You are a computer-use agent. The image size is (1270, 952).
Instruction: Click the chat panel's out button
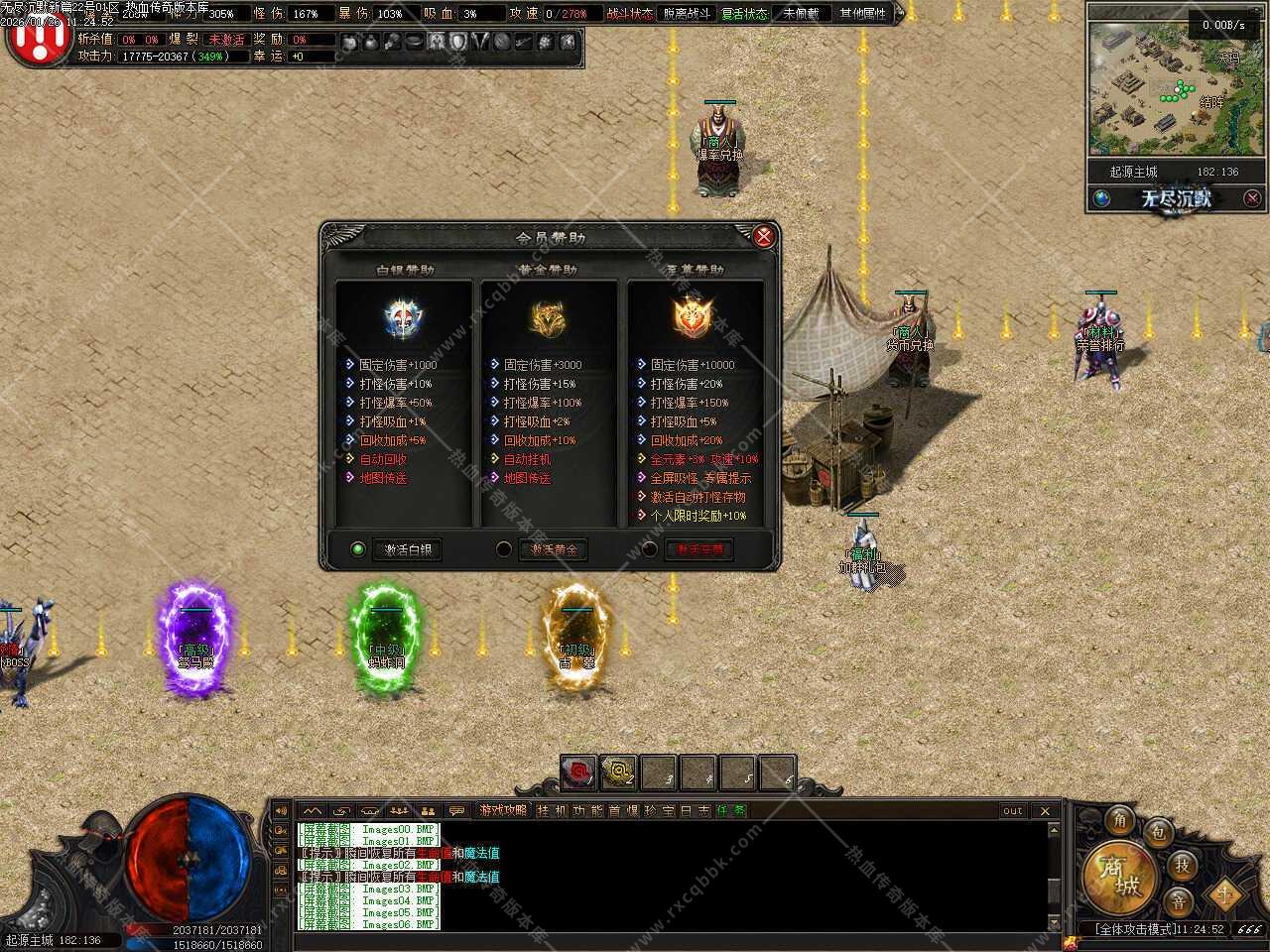[x=1012, y=811]
